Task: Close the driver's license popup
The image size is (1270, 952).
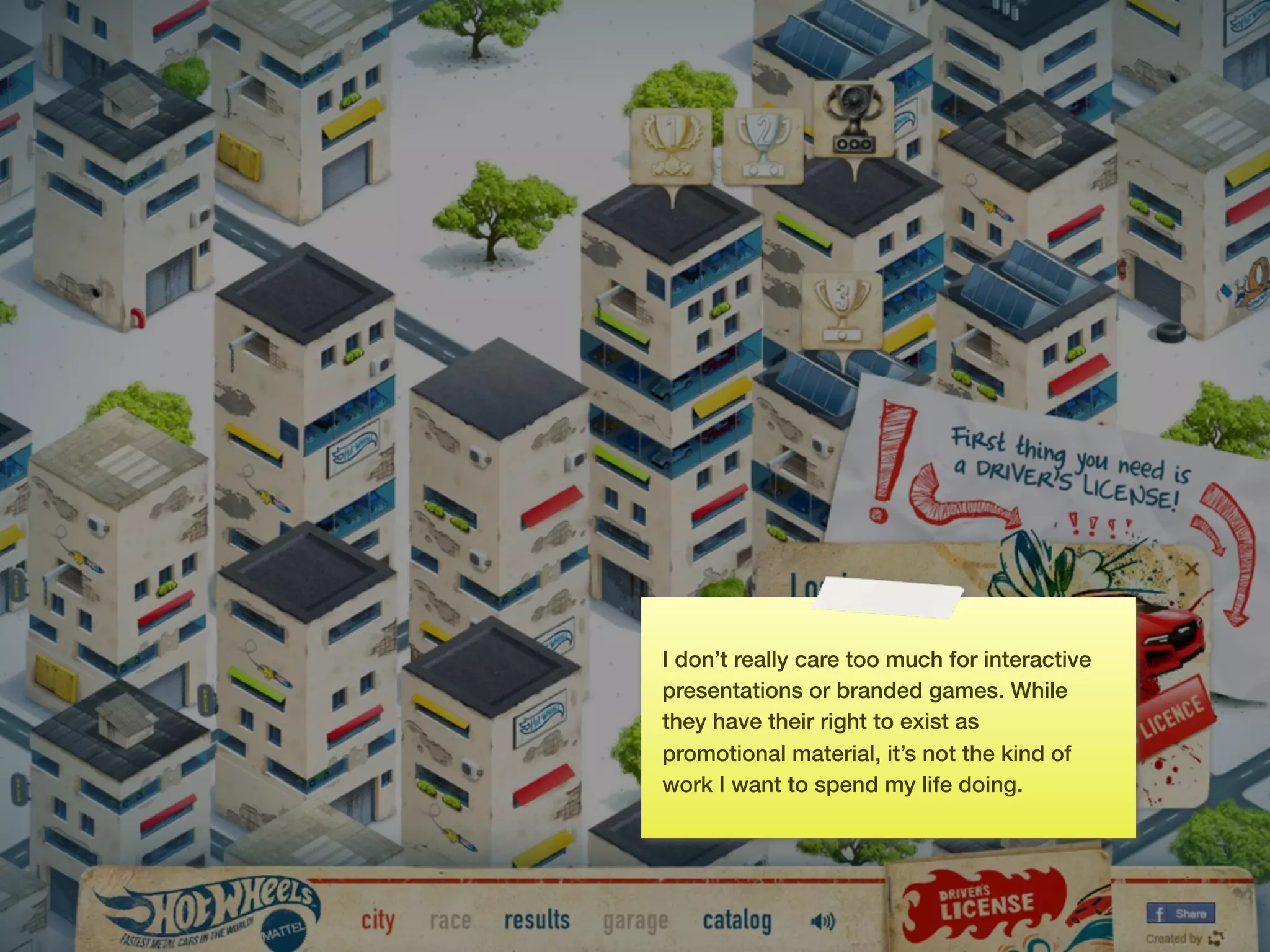Action: tap(1191, 569)
